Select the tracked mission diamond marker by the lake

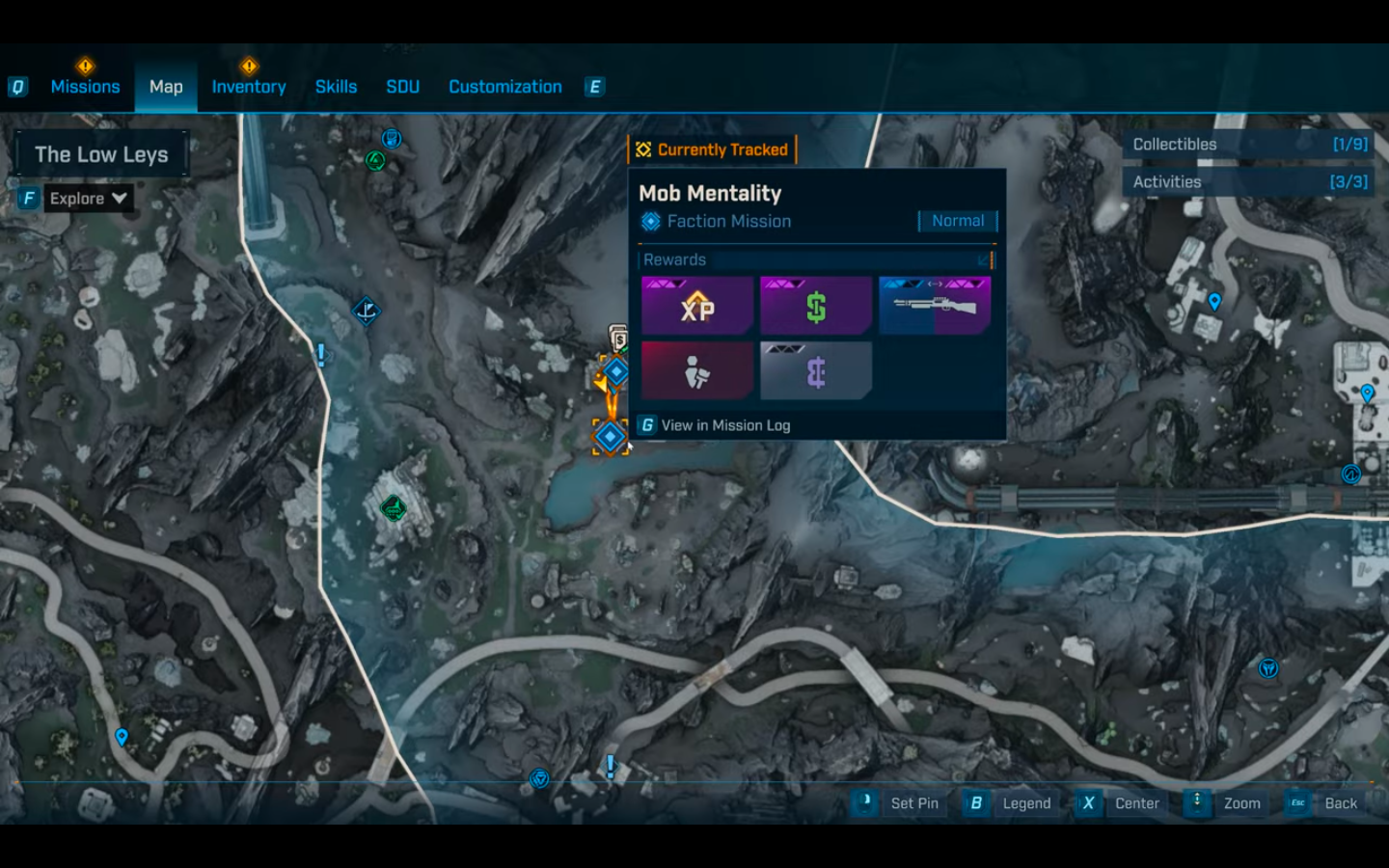610,437
